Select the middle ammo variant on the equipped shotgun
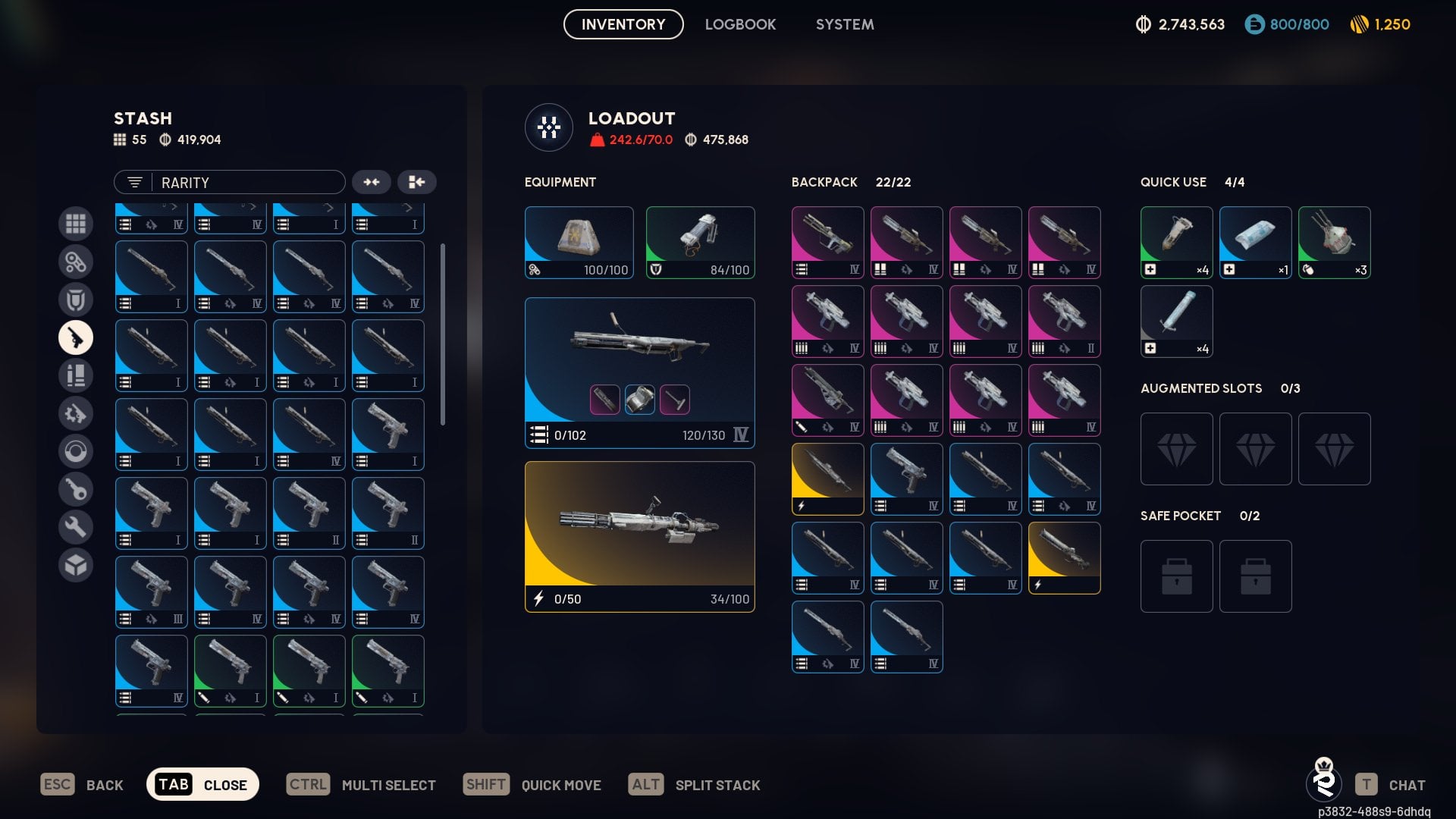The width and height of the screenshot is (1456, 819). tap(639, 400)
